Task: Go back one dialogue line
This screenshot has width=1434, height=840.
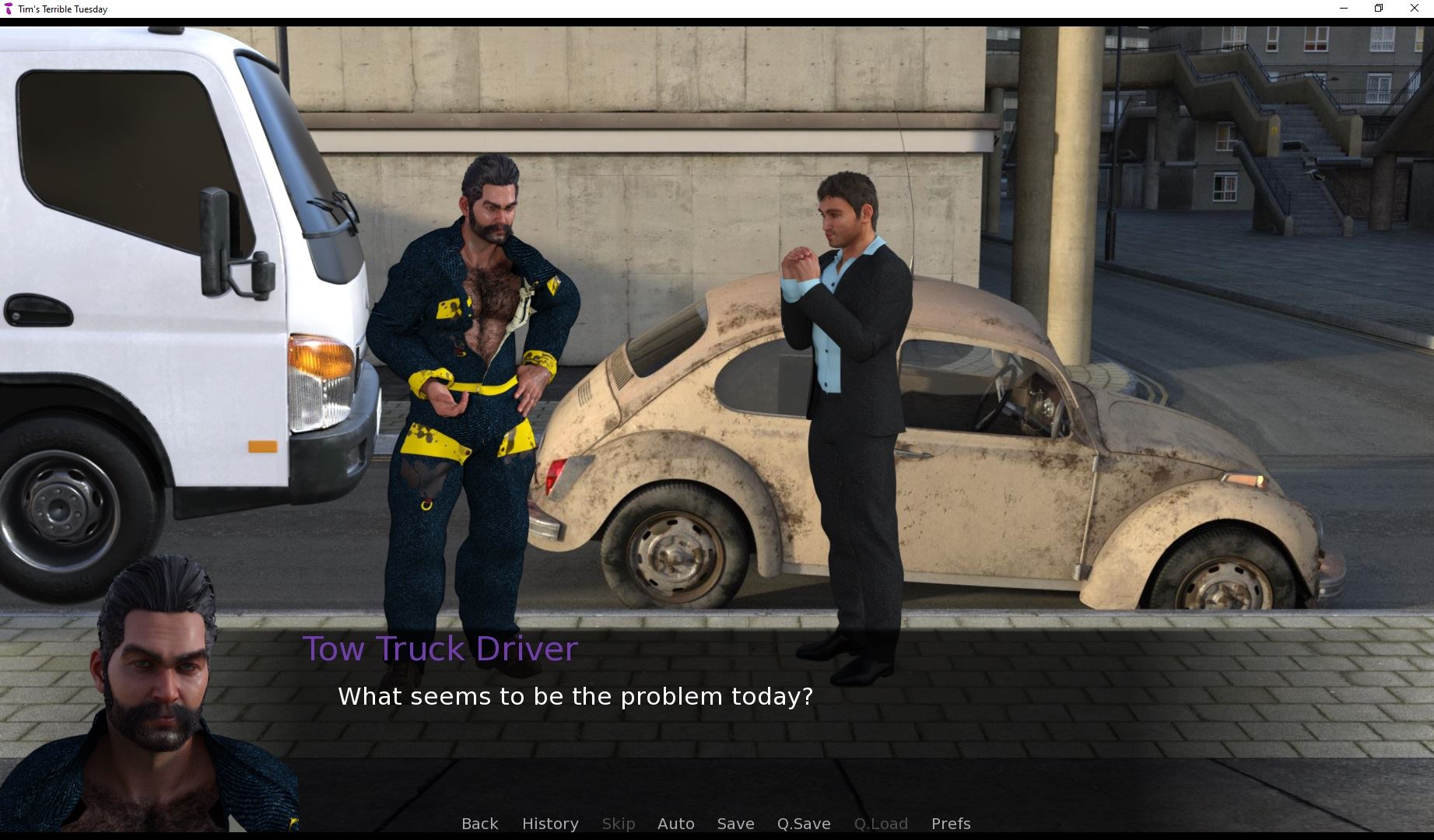Action: coord(479,824)
